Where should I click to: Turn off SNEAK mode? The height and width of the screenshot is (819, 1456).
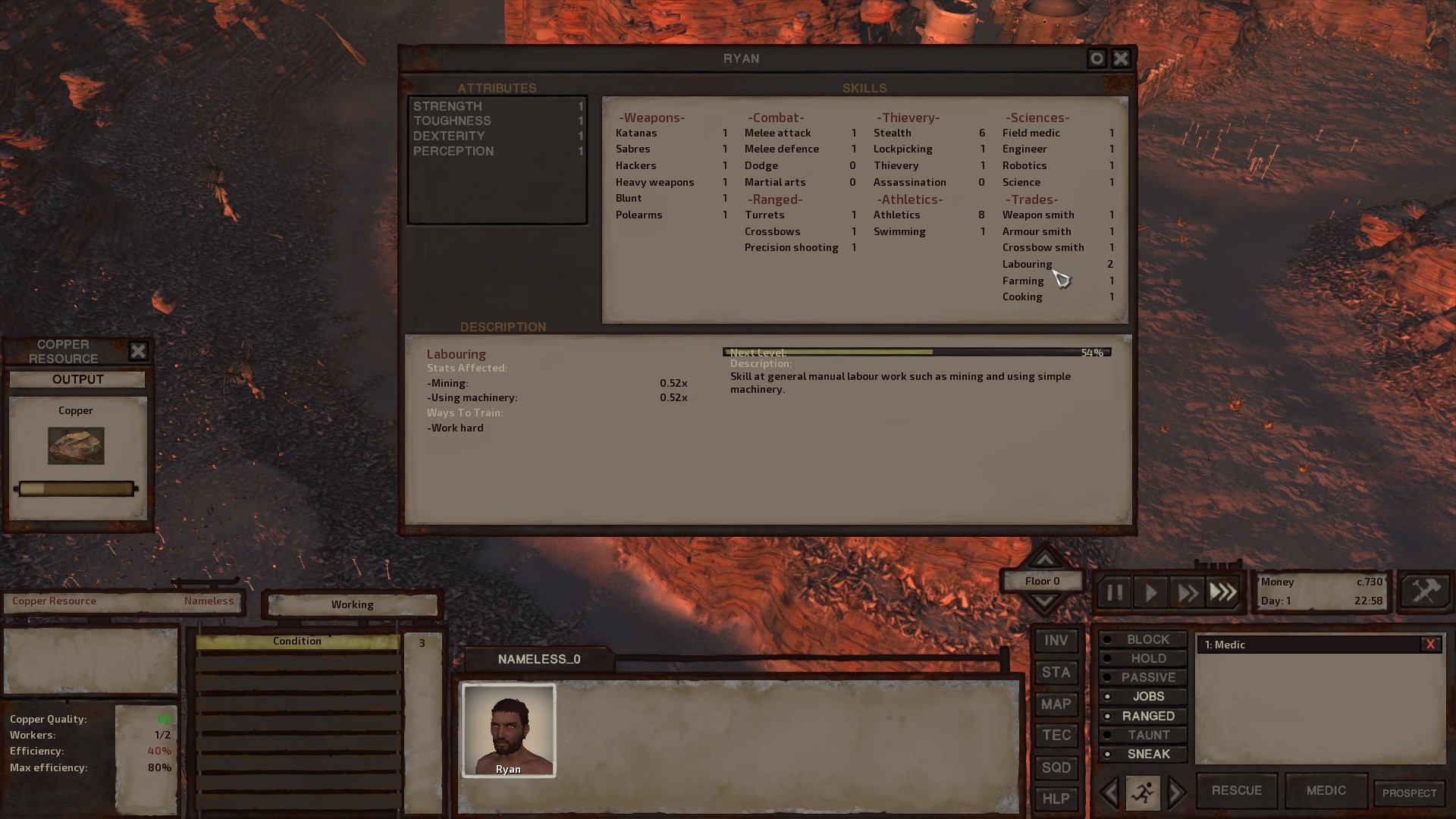click(1143, 754)
